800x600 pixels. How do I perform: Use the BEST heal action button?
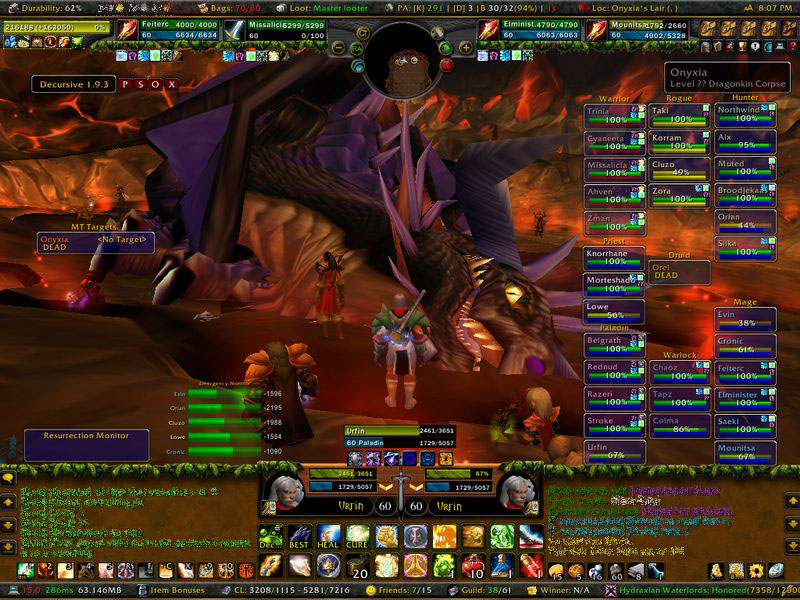[298, 535]
